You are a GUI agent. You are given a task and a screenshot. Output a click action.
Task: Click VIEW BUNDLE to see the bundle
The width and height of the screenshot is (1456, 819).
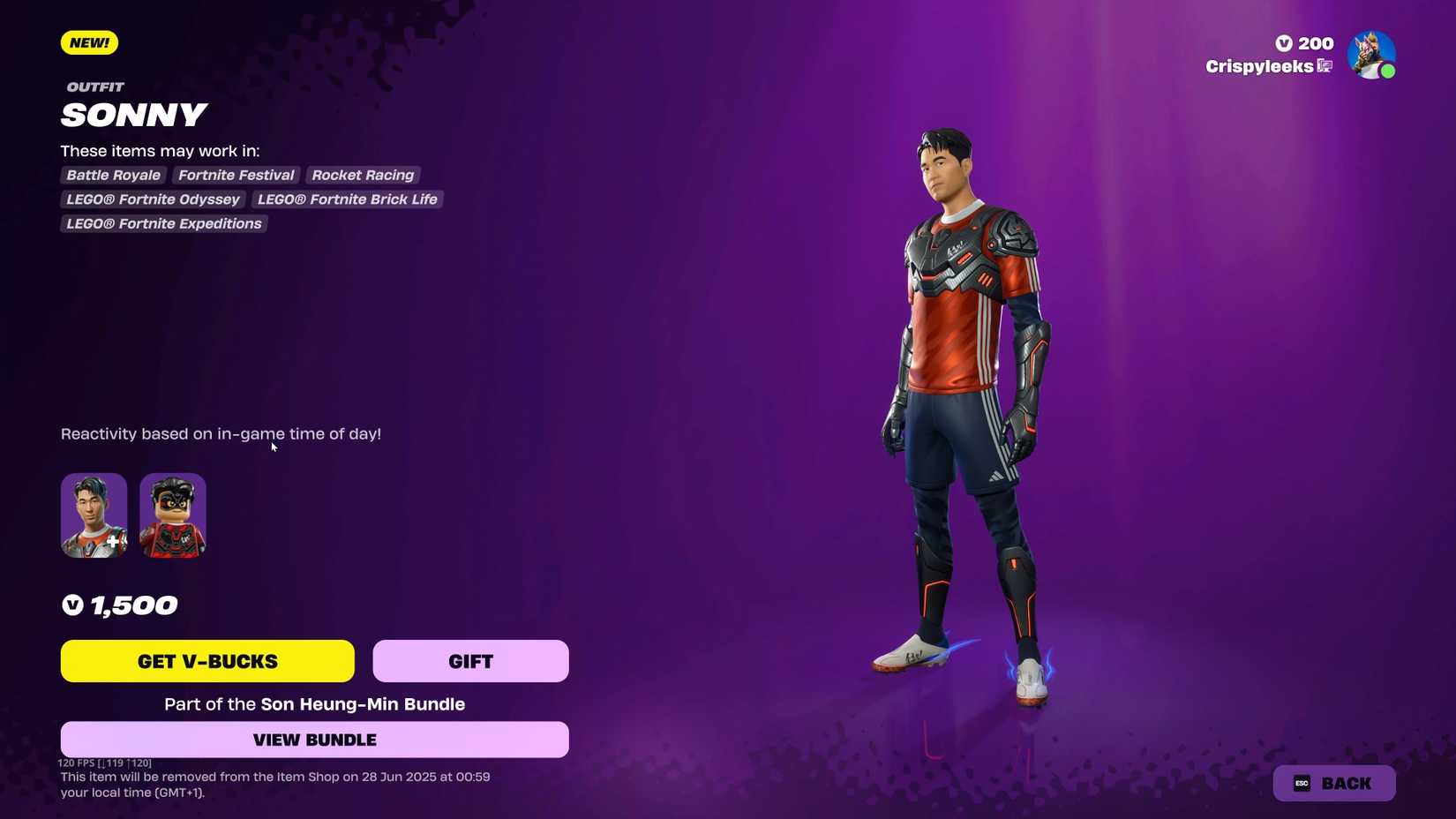click(x=314, y=740)
